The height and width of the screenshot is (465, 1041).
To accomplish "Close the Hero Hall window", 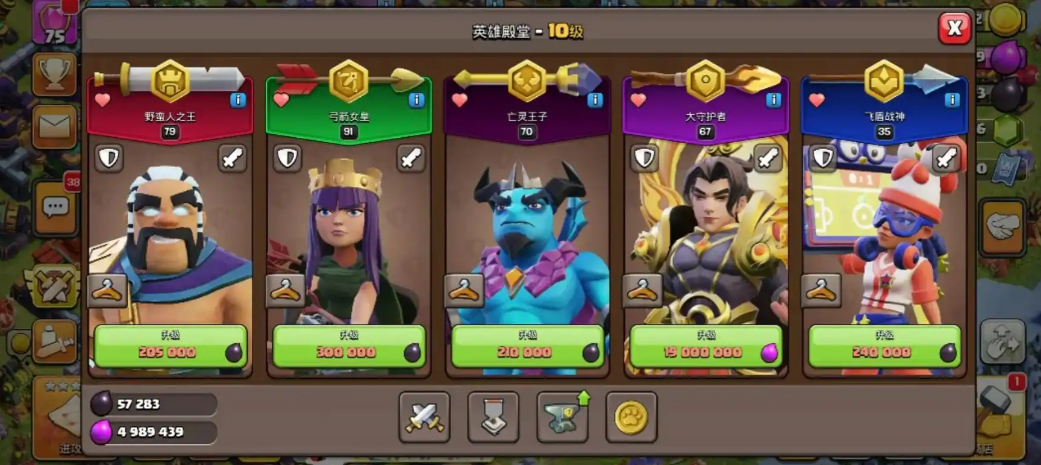I will coord(954,29).
